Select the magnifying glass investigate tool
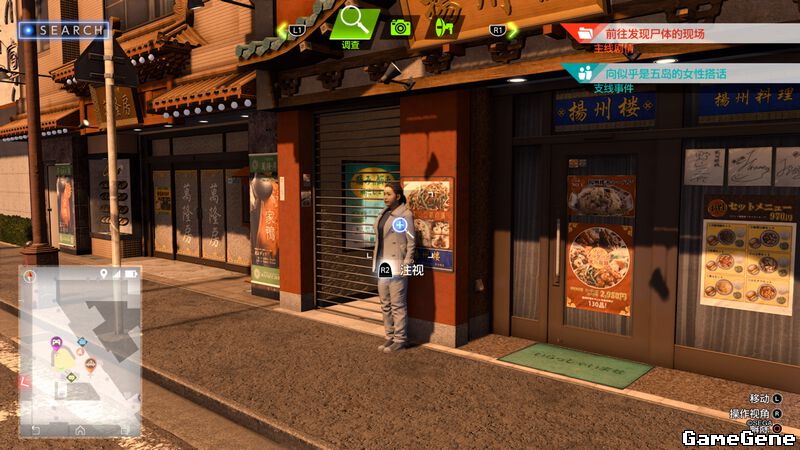The width and height of the screenshot is (800, 450). click(x=353, y=22)
